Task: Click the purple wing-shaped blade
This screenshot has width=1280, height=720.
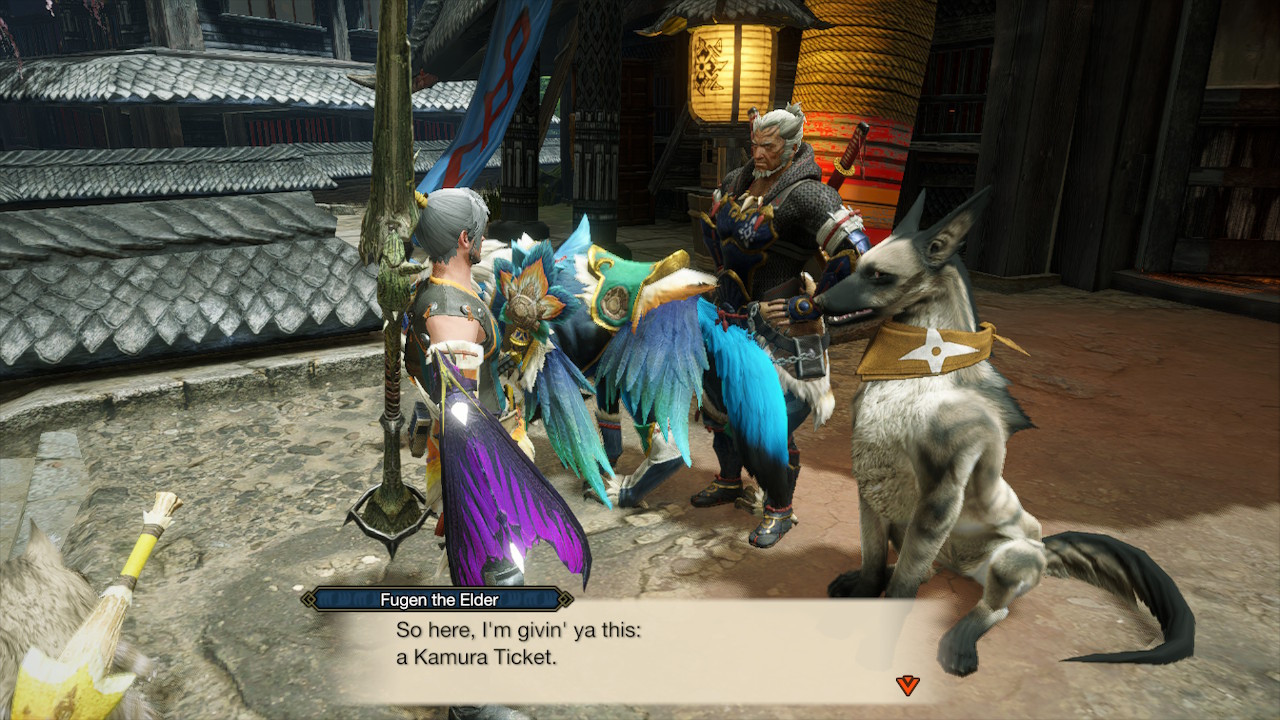Action: (x=500, y=480)
